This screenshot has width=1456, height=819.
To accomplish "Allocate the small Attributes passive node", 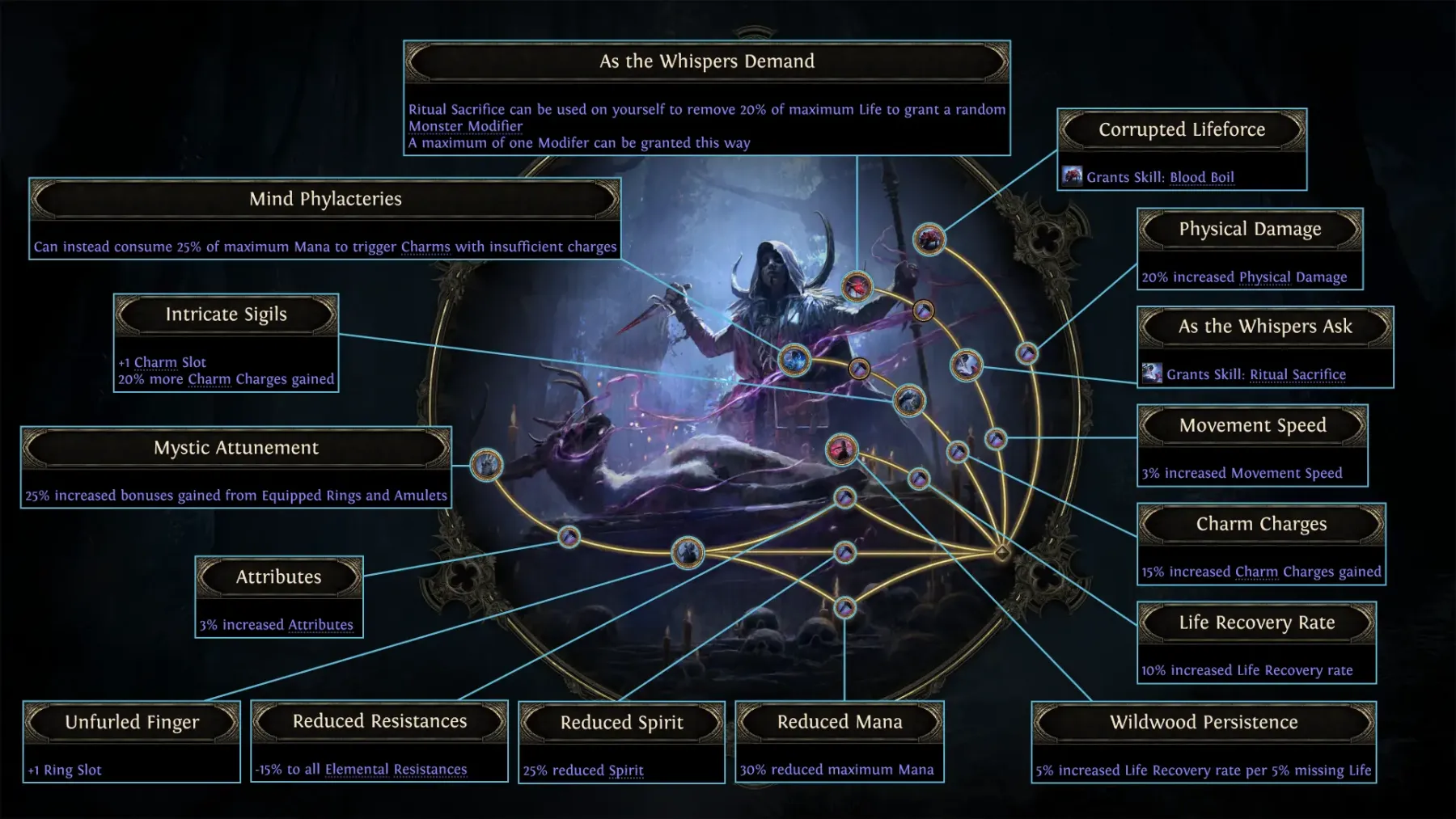I will point(569,537).
